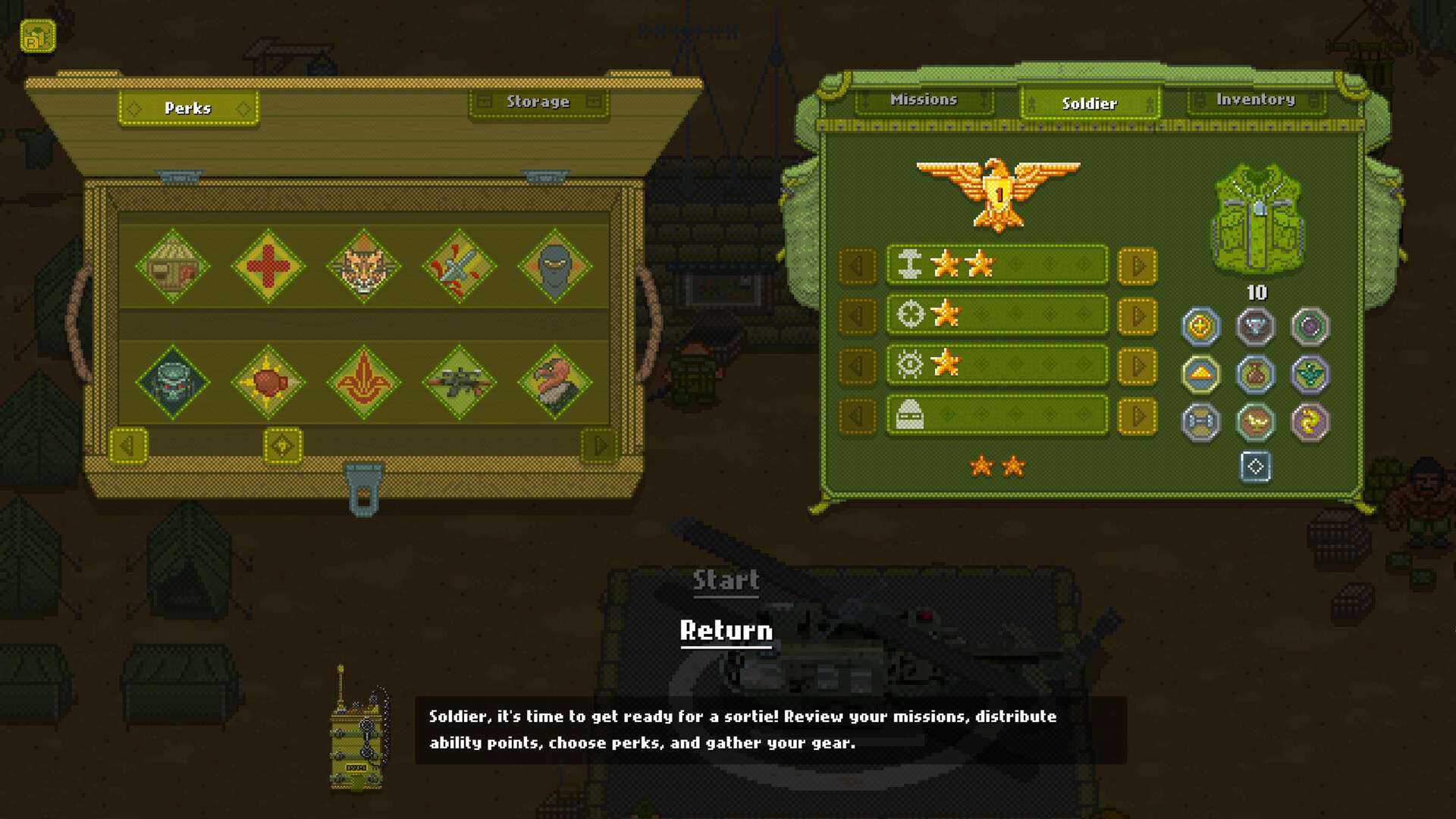Add a point to the crosshair ability
1456x819 pixels.
tap(1137, 316)
